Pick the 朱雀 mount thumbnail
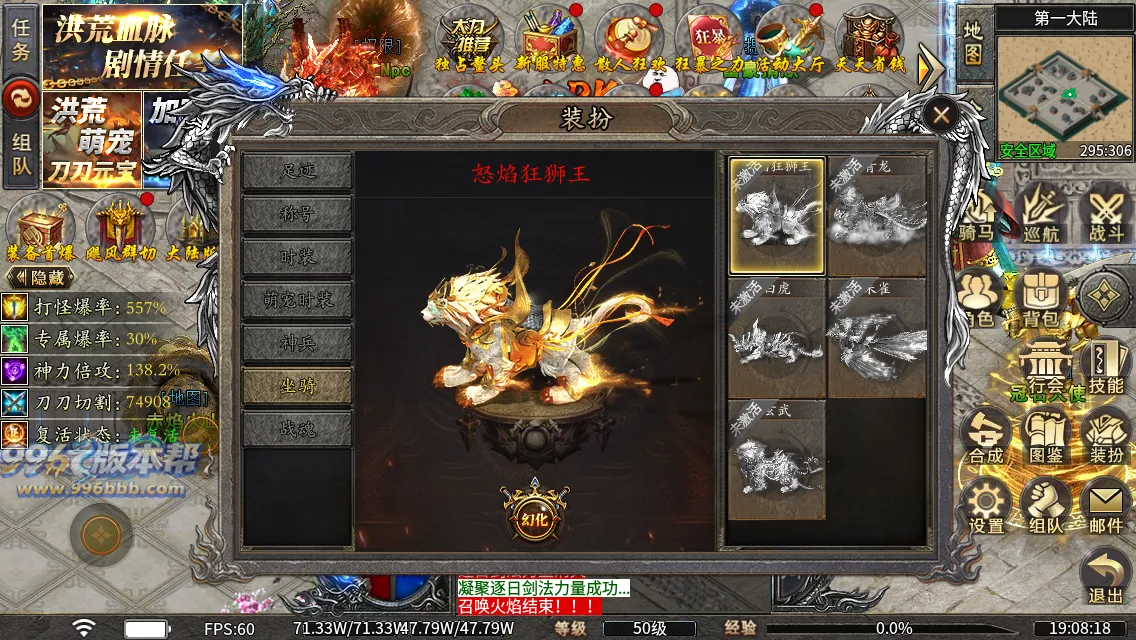1136x640 pixels. pyautogui.click(x=876, y=338)
